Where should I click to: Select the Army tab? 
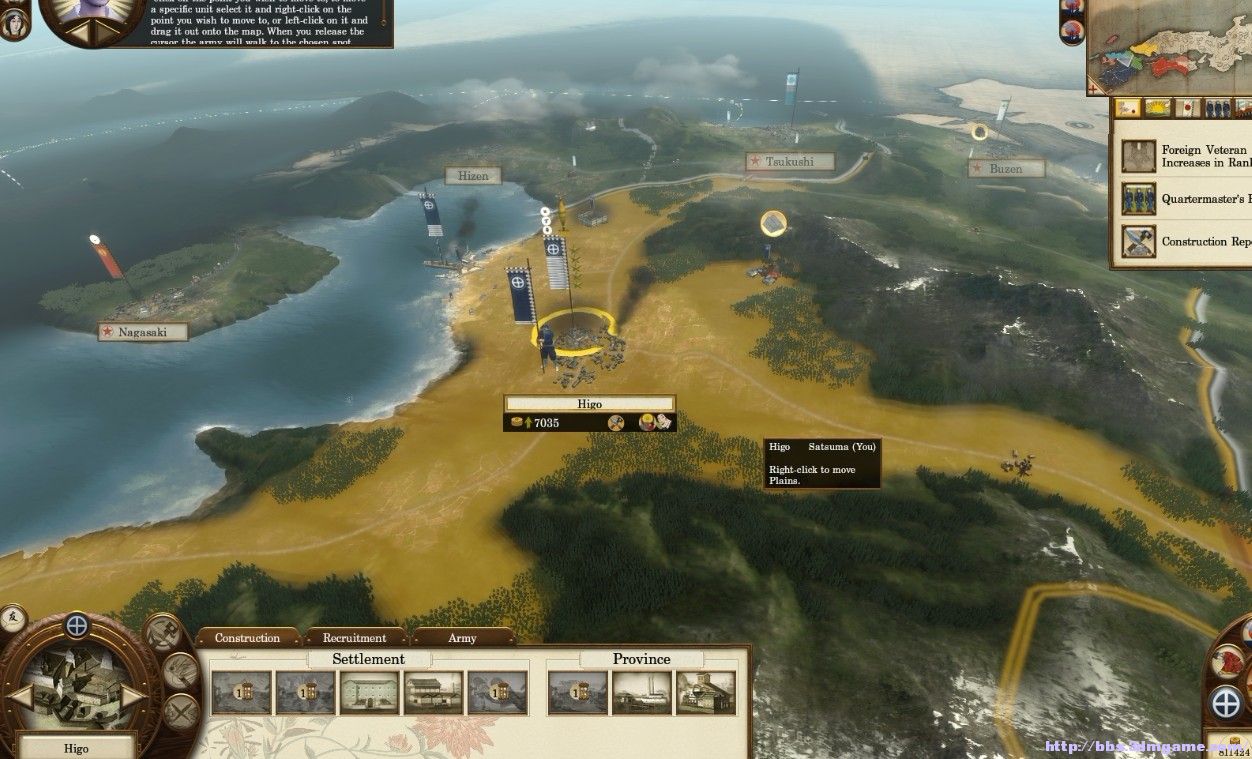pos(462,638)
